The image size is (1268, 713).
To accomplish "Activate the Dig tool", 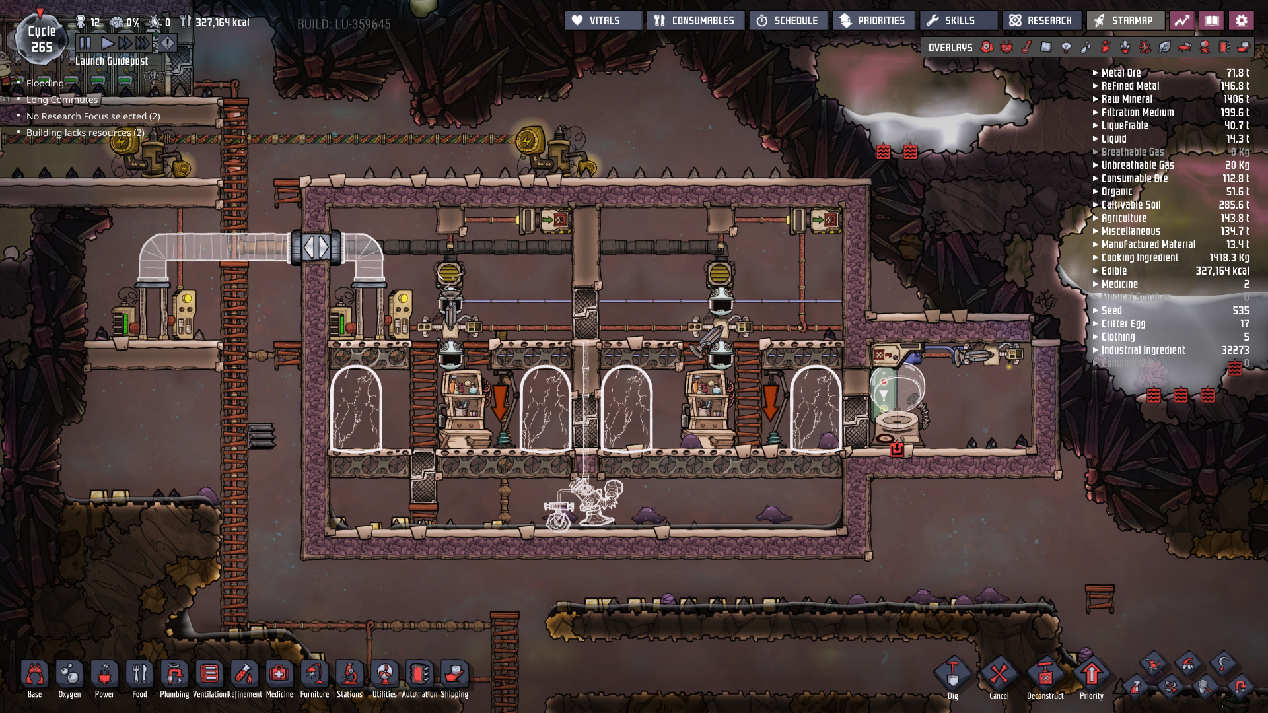I will click(952, 674).
